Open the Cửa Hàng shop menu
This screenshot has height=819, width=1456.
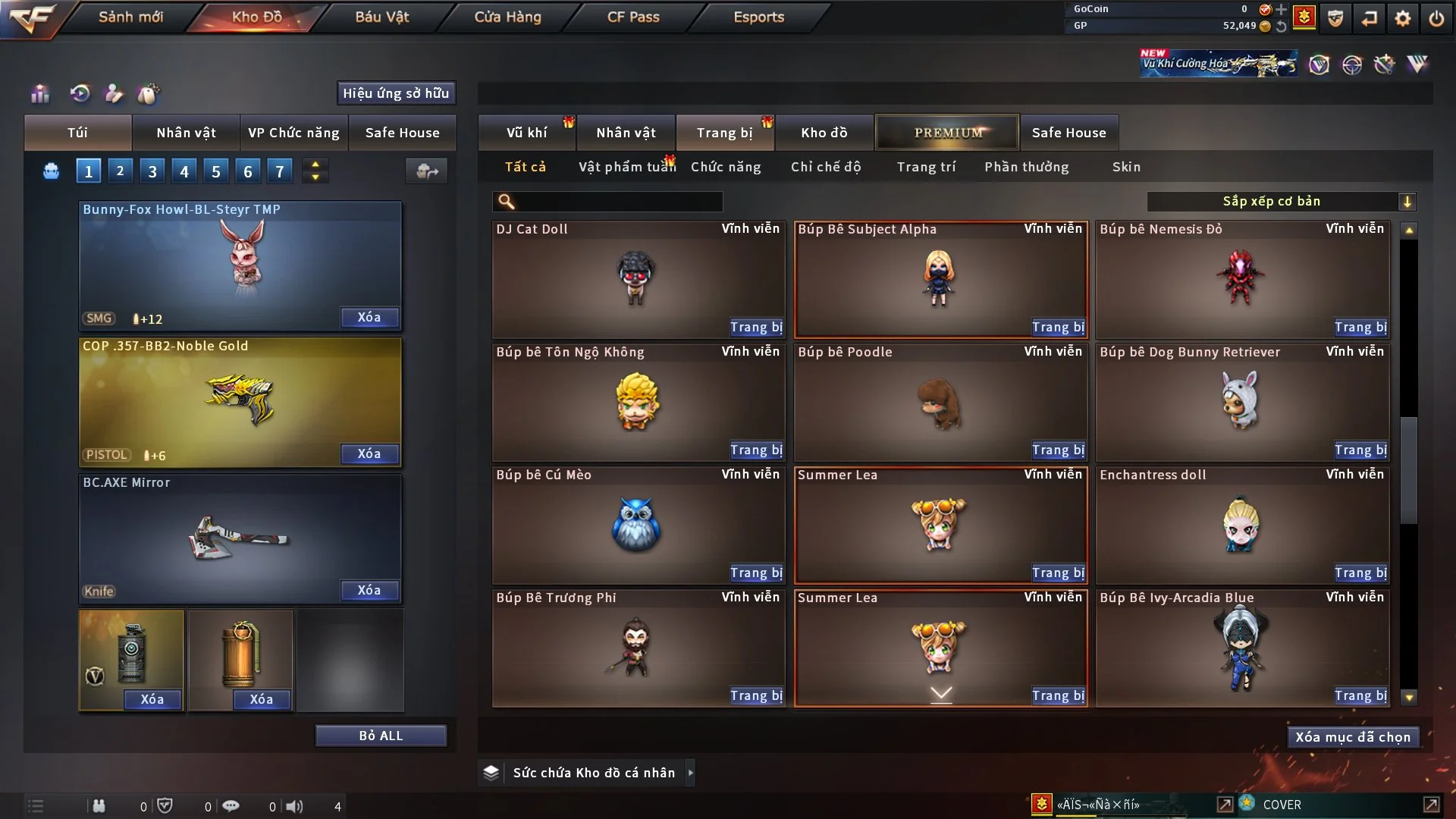[507, 17]
